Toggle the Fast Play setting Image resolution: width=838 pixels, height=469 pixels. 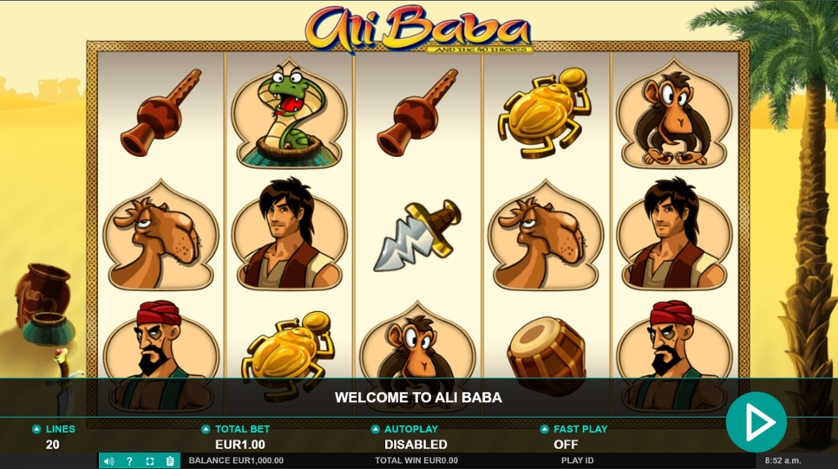(x=573, y=437)
